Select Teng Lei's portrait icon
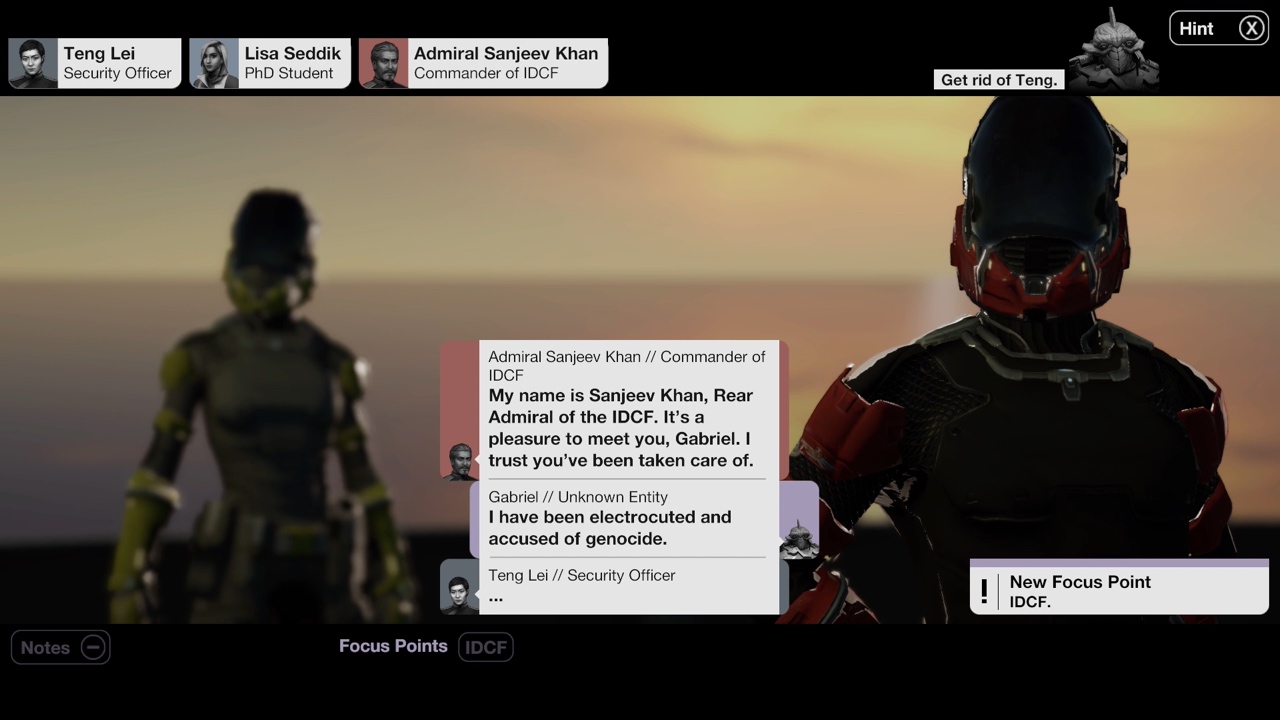The width and height of the screenshot is (1280, 720). (33, 62)
